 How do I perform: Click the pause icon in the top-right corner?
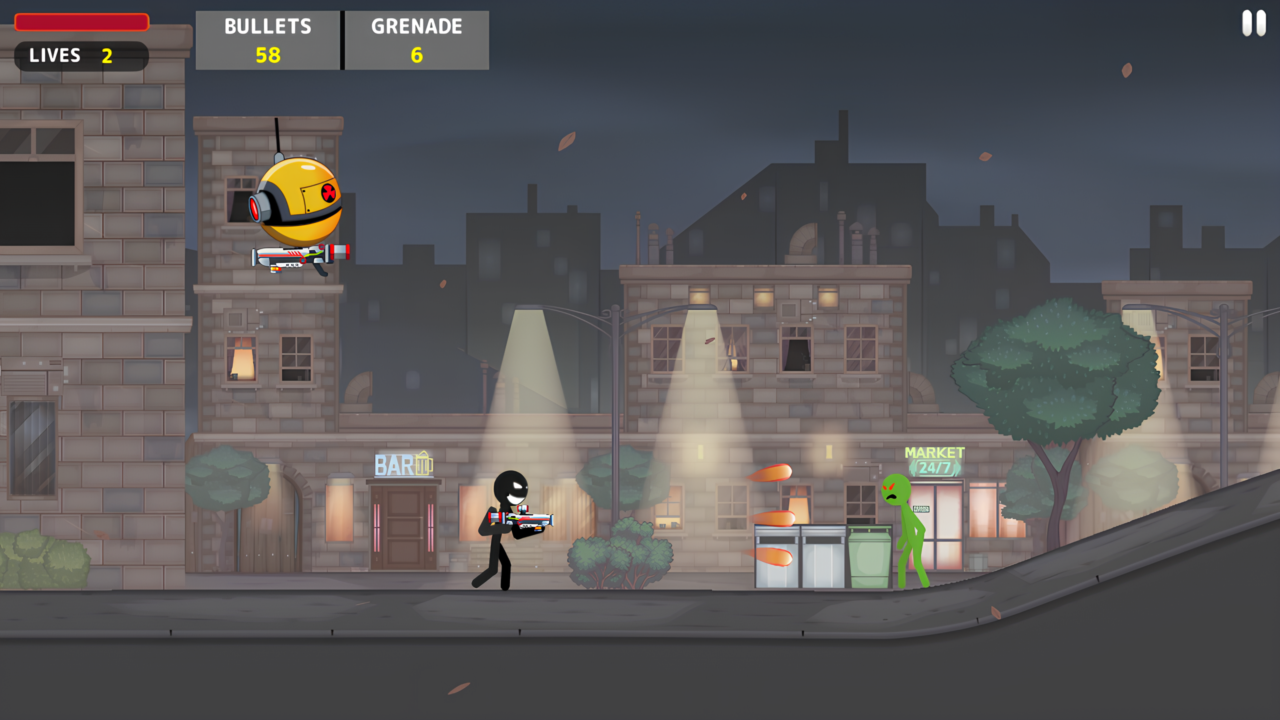click(1253, 22)
